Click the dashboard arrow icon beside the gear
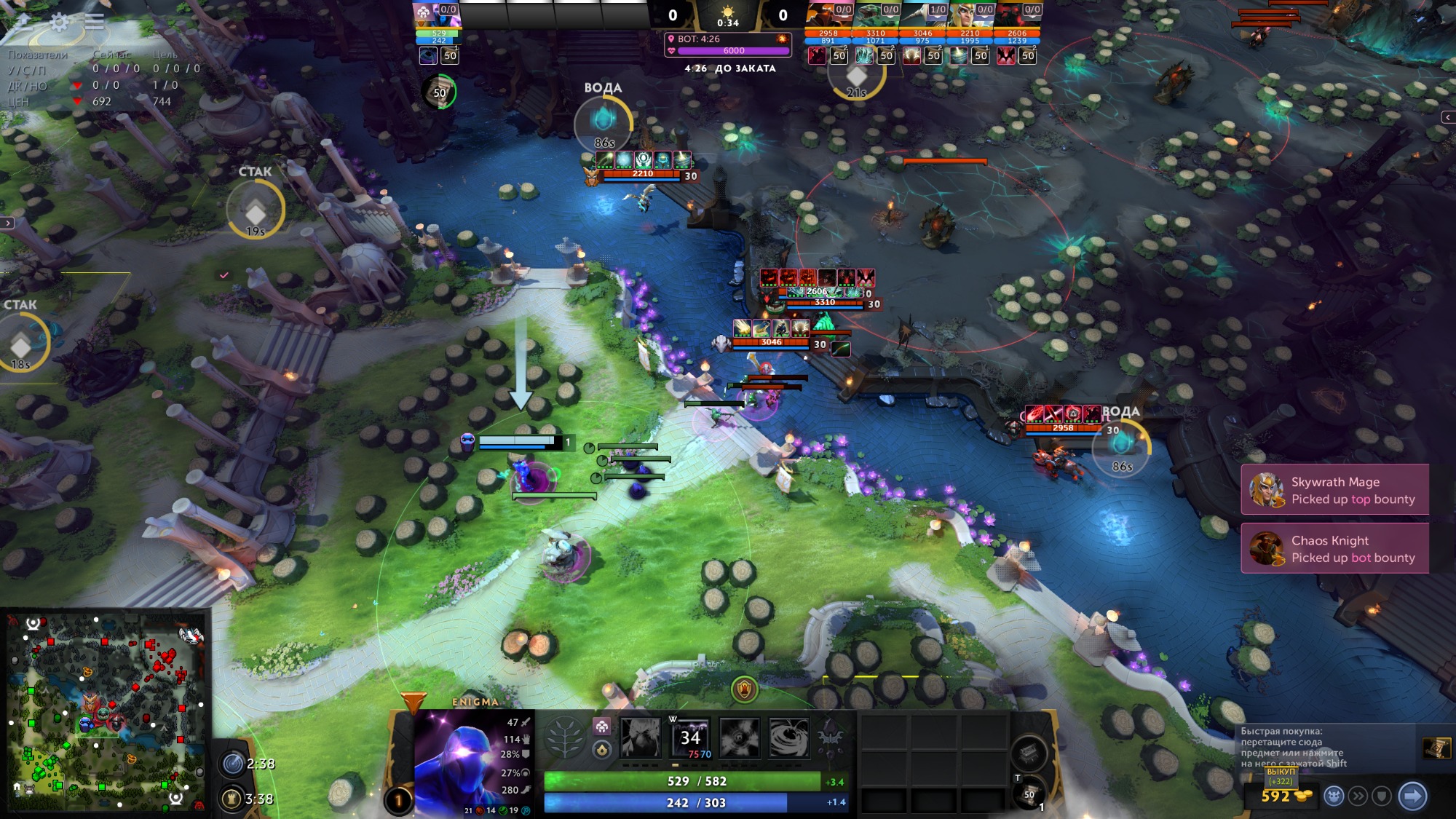Viewport: 1456px width, 819px height. point(23,22)
